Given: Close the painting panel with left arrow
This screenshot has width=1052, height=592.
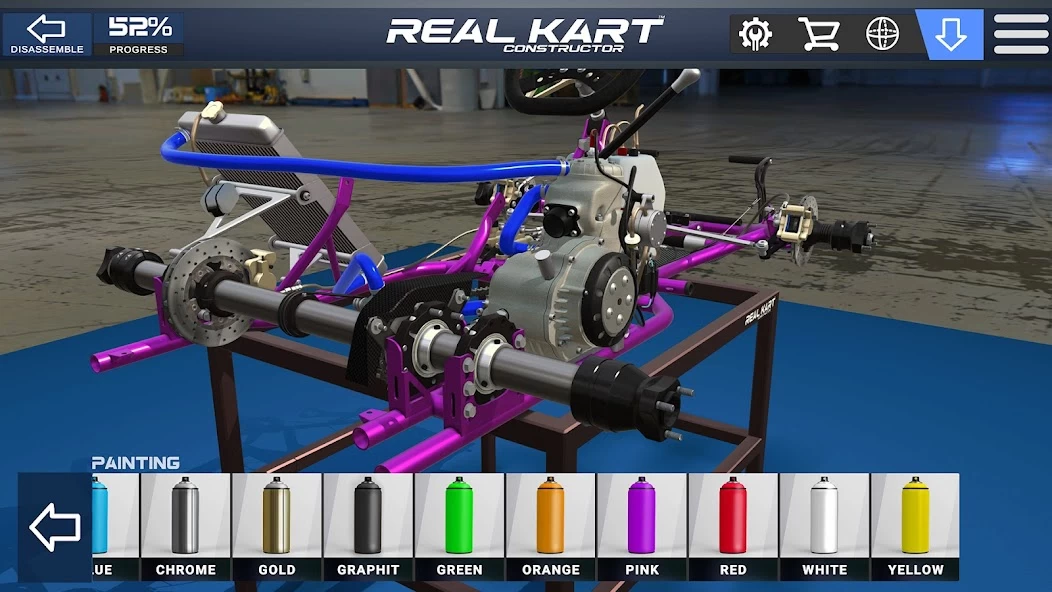Looking at the screenshot, I should [x=55, y=527].
